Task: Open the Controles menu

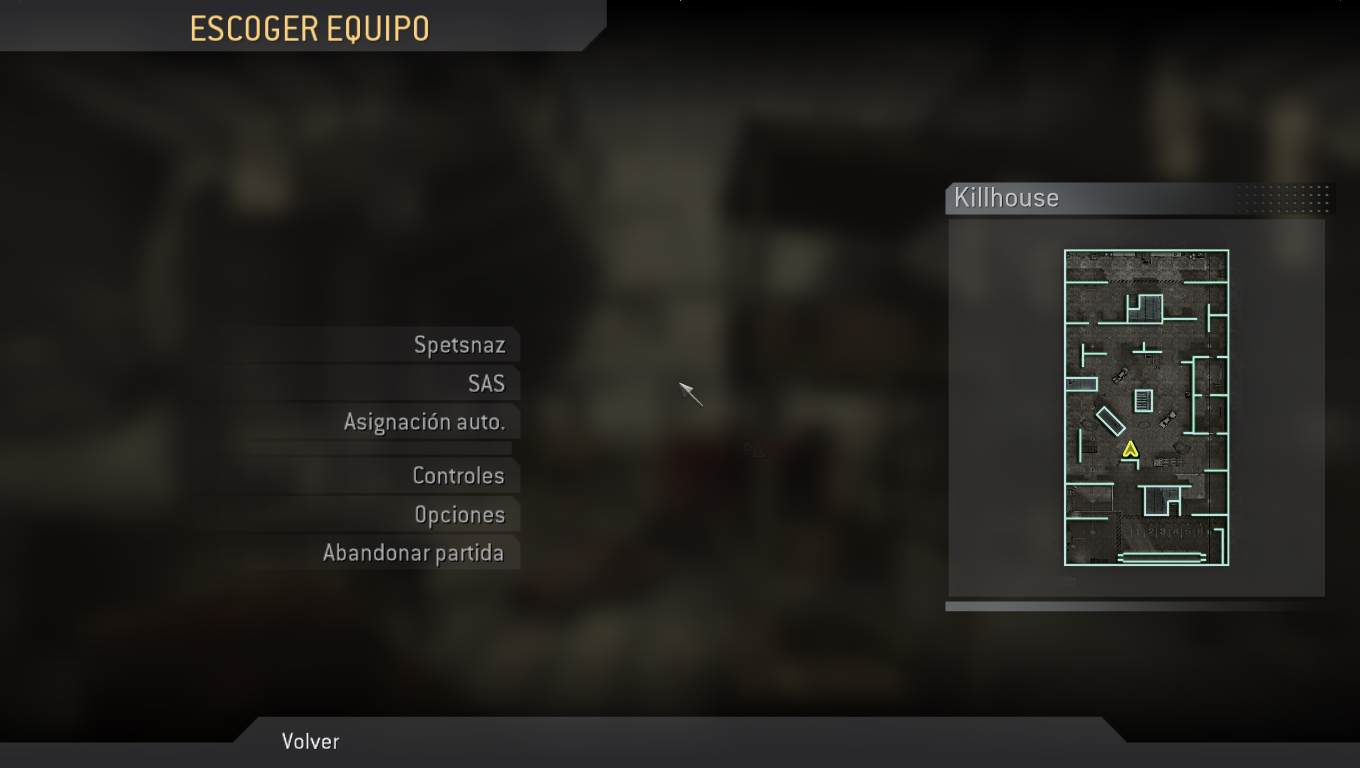Action: 459,476
